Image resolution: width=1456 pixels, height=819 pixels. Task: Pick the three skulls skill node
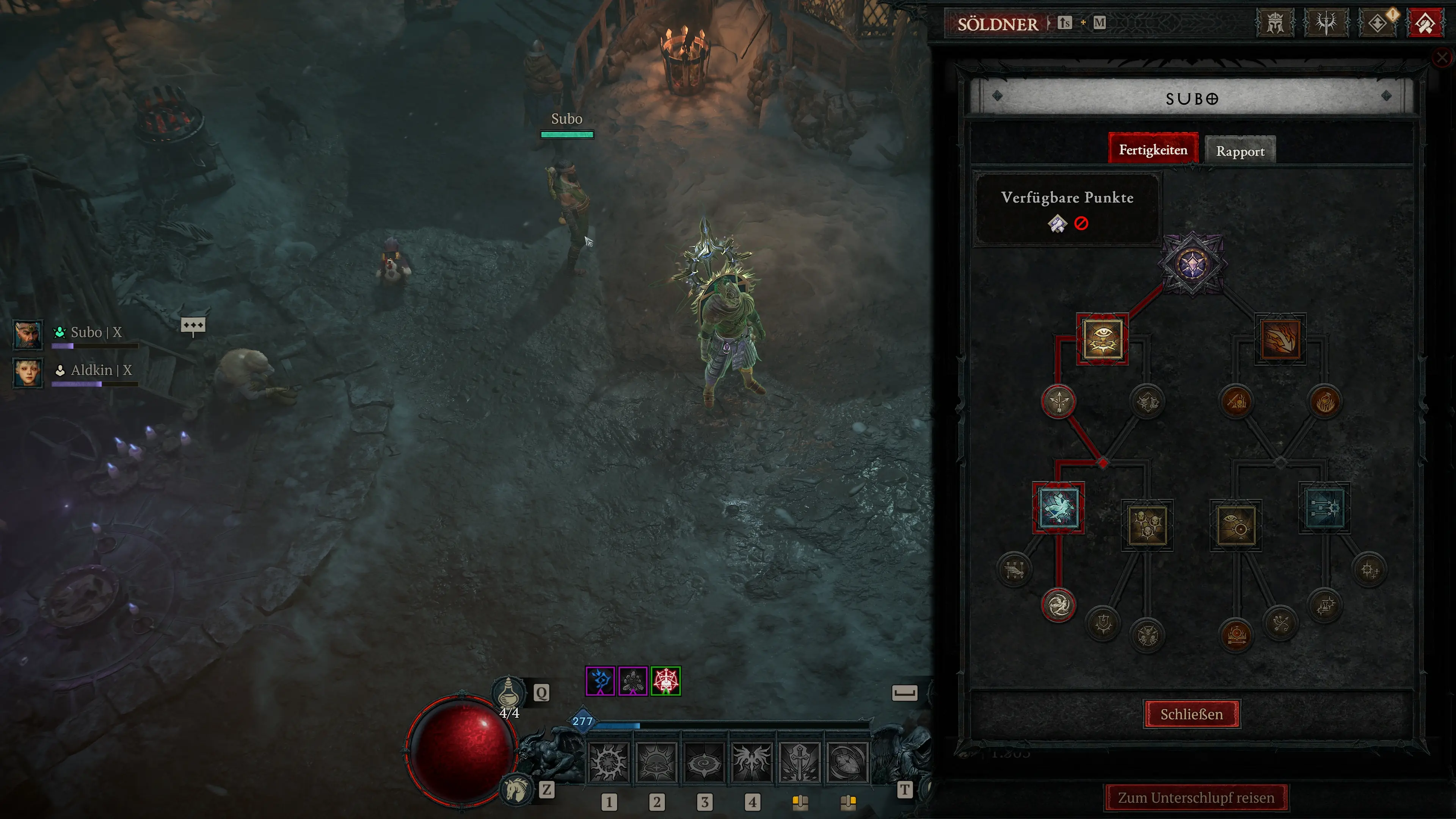[1147, 525]
